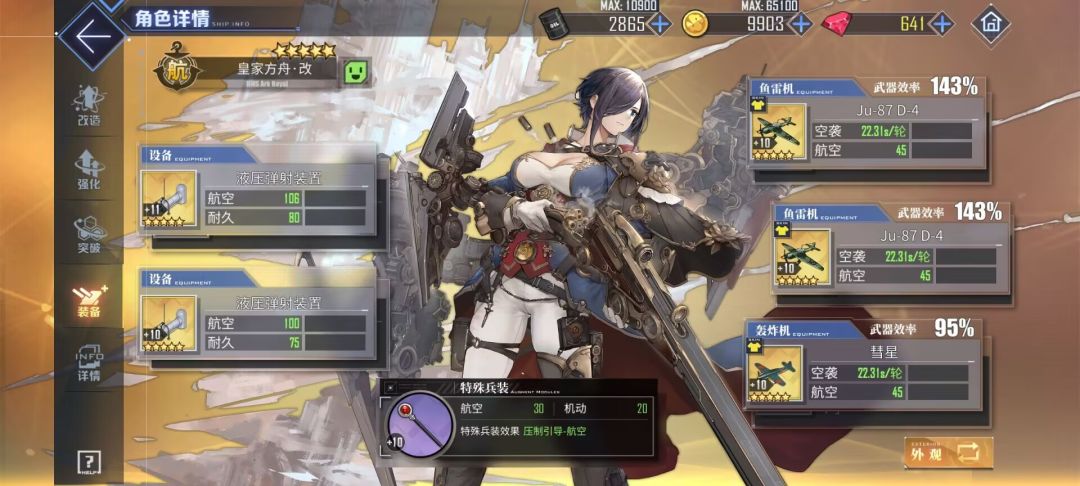The height and width of the screenshot is (486, 1080).
Task: Buy more red gems with the plus button
Action: tap(941, 23)
